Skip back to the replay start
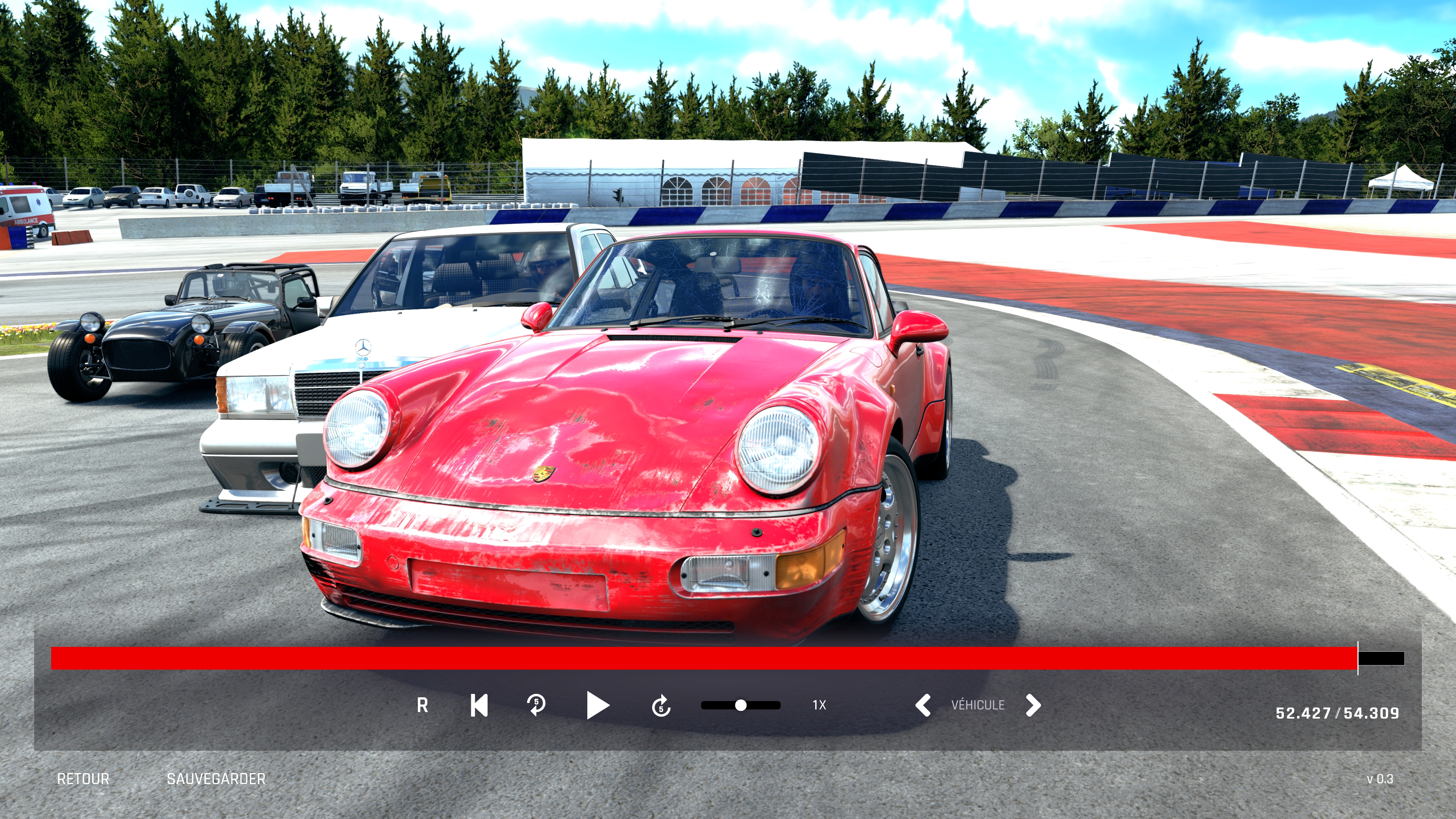 pos(479,705)
